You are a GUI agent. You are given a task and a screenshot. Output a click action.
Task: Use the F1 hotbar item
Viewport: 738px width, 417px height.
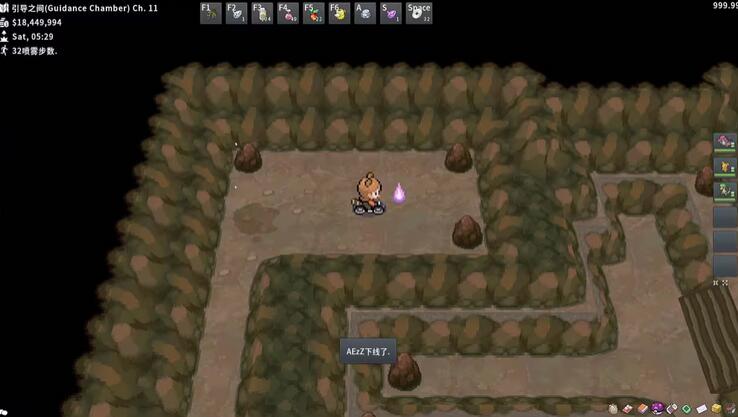click(x=210, y=13)
